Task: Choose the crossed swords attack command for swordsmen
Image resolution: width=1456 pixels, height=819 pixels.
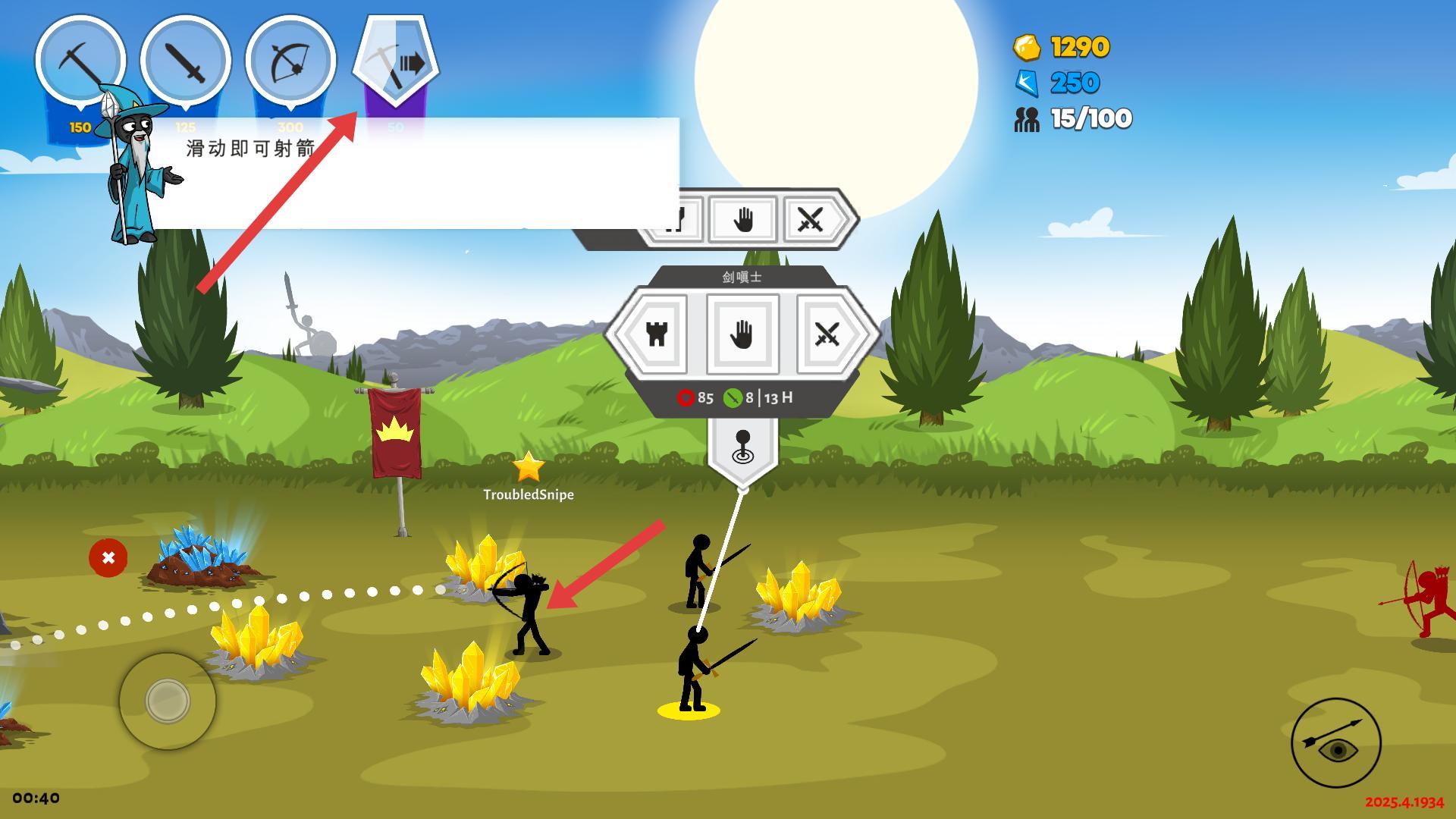Action: coord(827,334)
